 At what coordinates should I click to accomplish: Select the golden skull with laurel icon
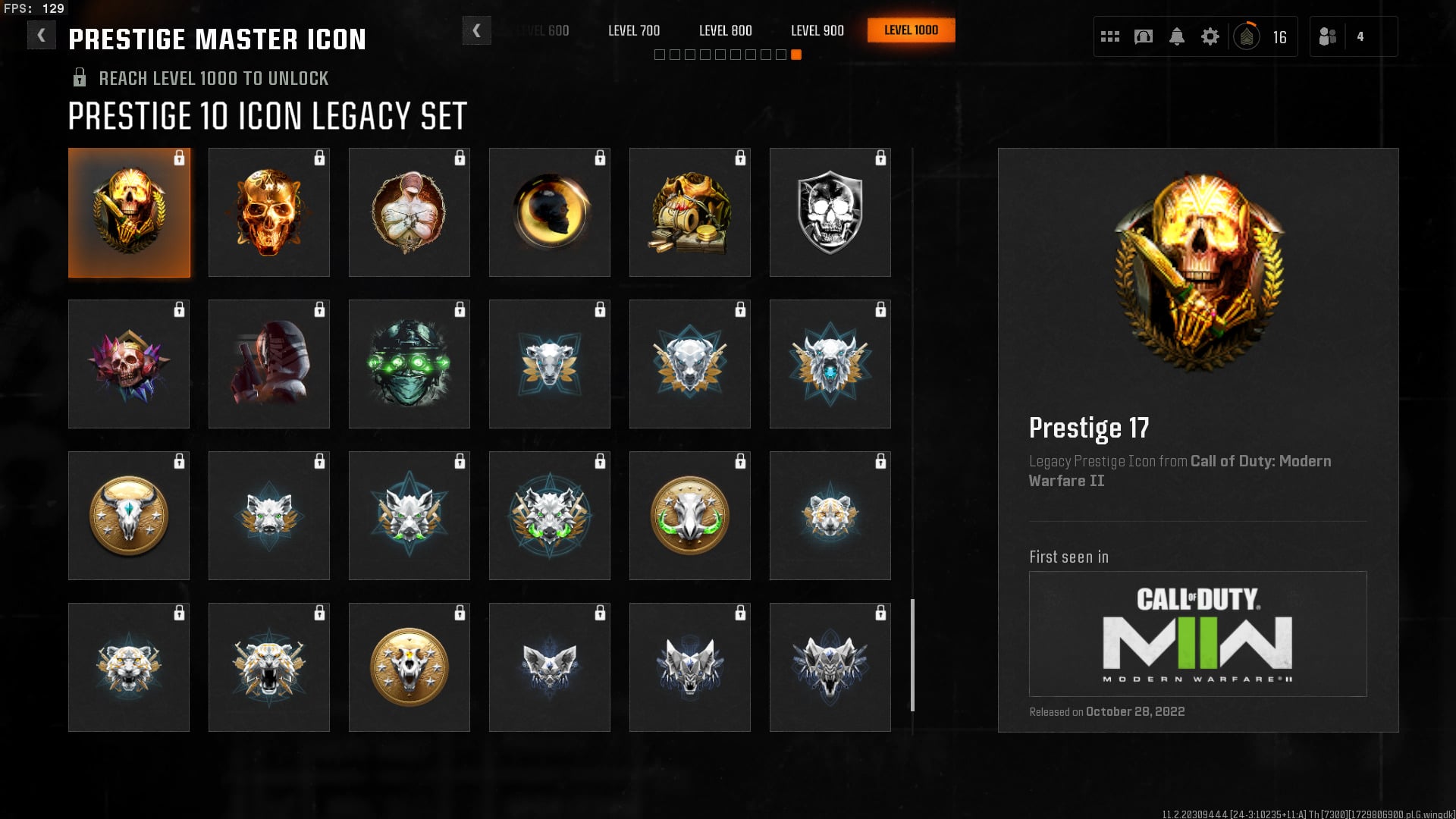coord(129,212)
